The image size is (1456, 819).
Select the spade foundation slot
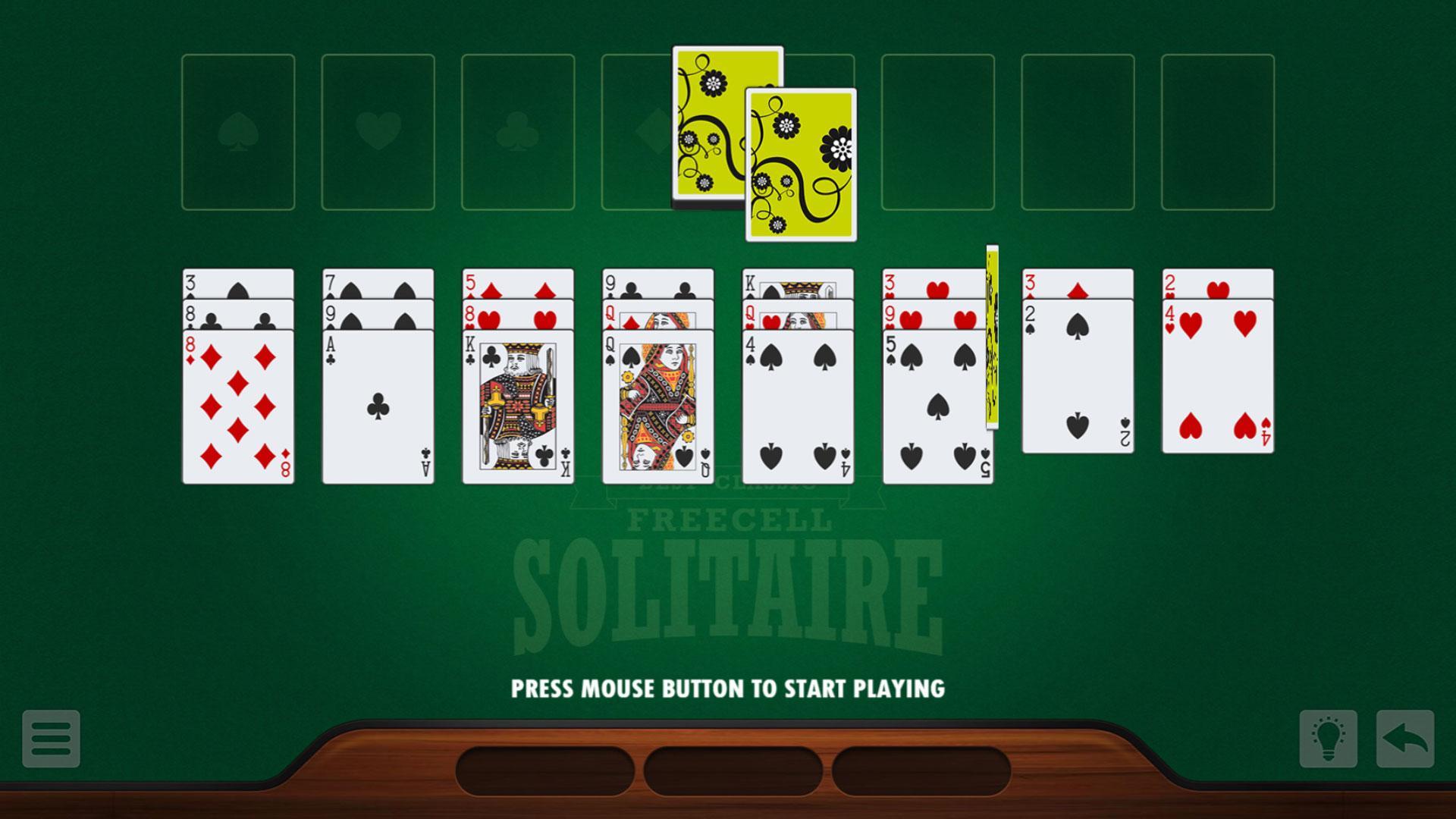click(x=237, y=130)
